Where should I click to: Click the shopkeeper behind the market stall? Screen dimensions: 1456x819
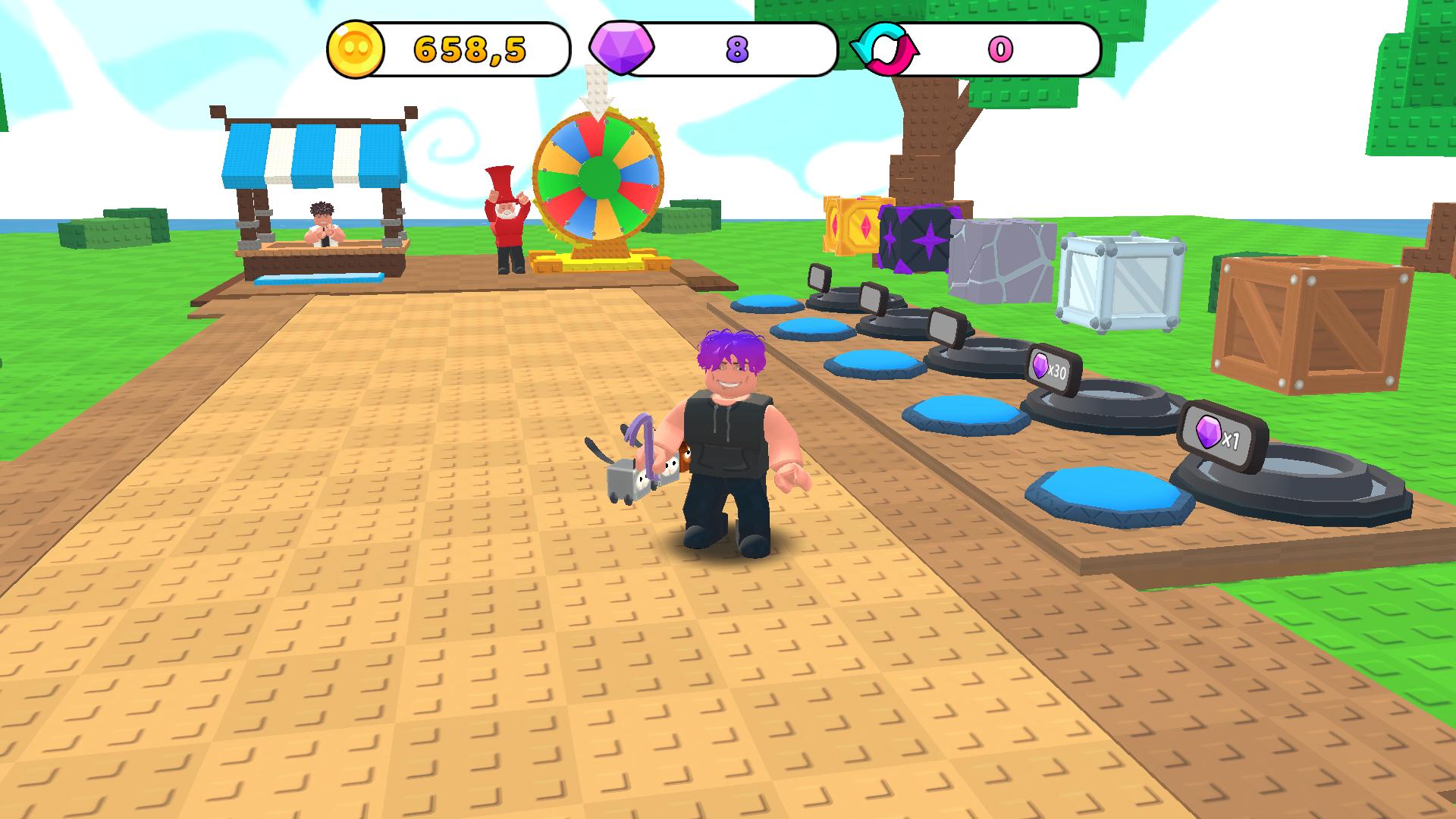coord(322,221)
